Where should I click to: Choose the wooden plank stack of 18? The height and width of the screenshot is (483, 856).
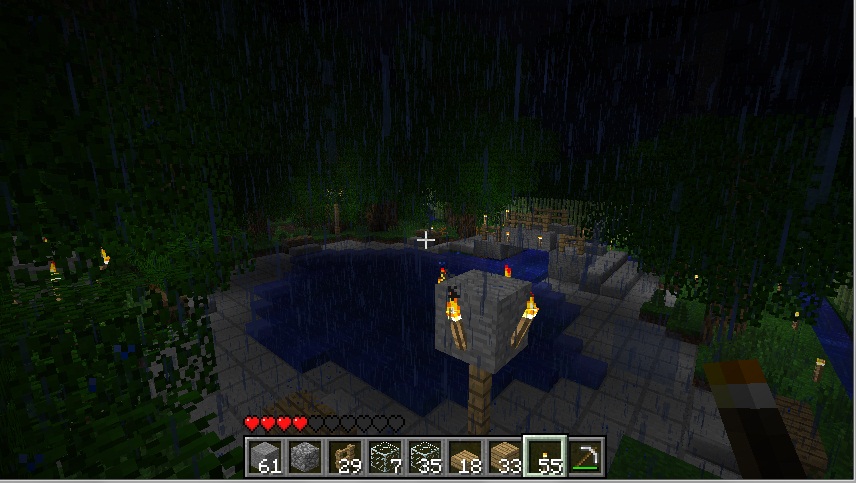point(465,456)
